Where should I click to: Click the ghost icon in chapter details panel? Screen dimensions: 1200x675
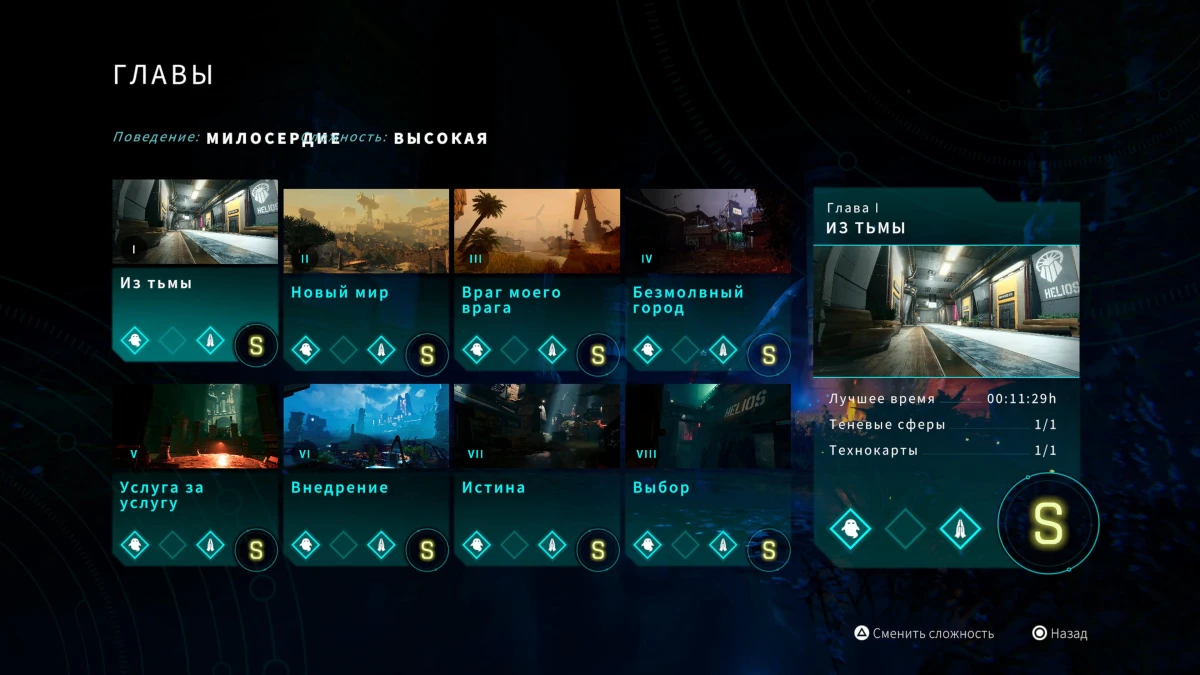pyautogui.click(x=850, y=529)
